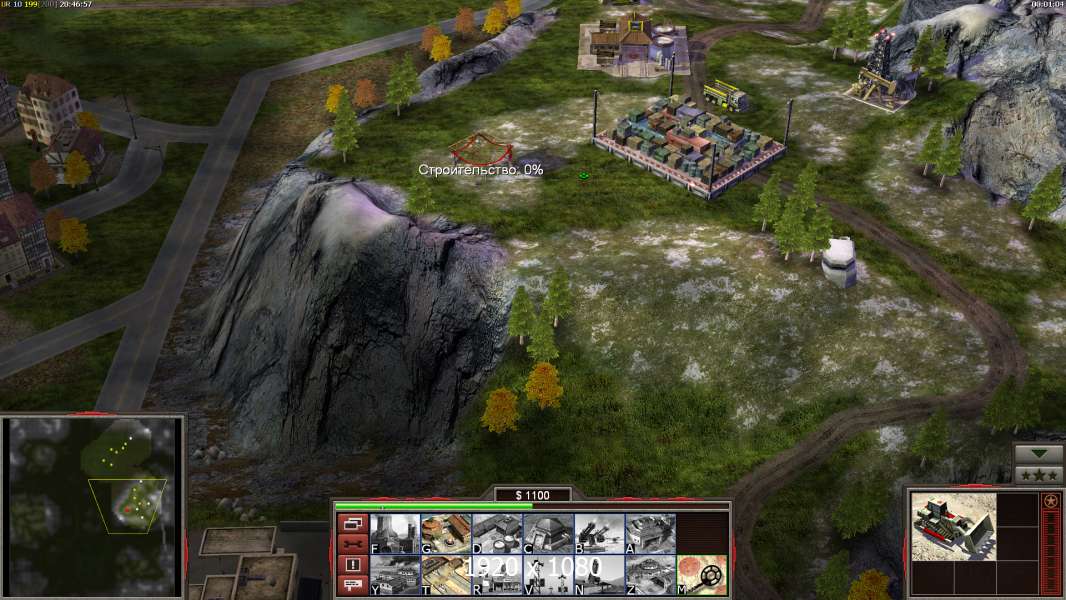
Task: Click the overlapping windows button
Action: [351, 523]
